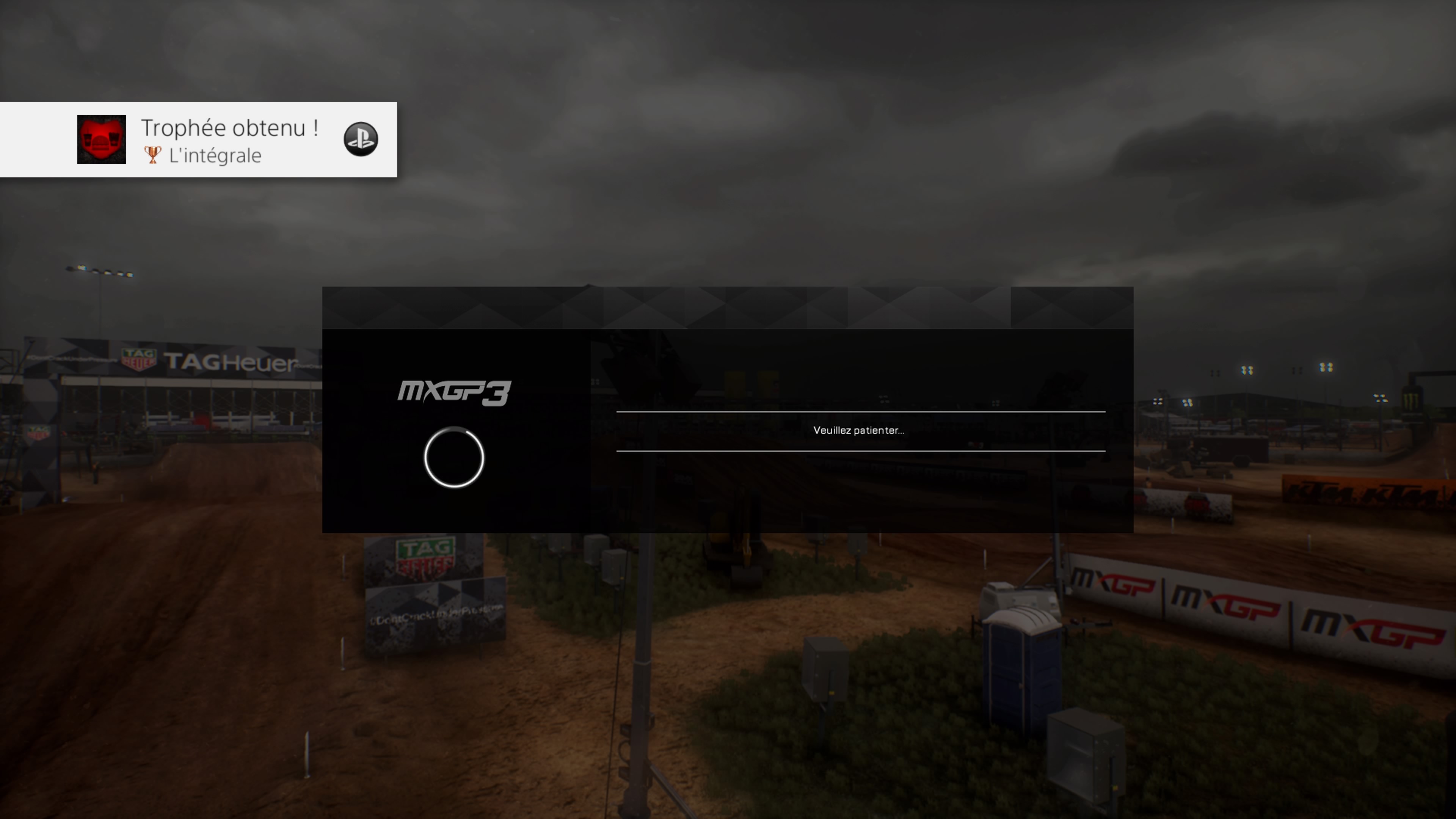
Task: Click the red L'intégrale trophy thumbnail
Action: tap(101, 140)
